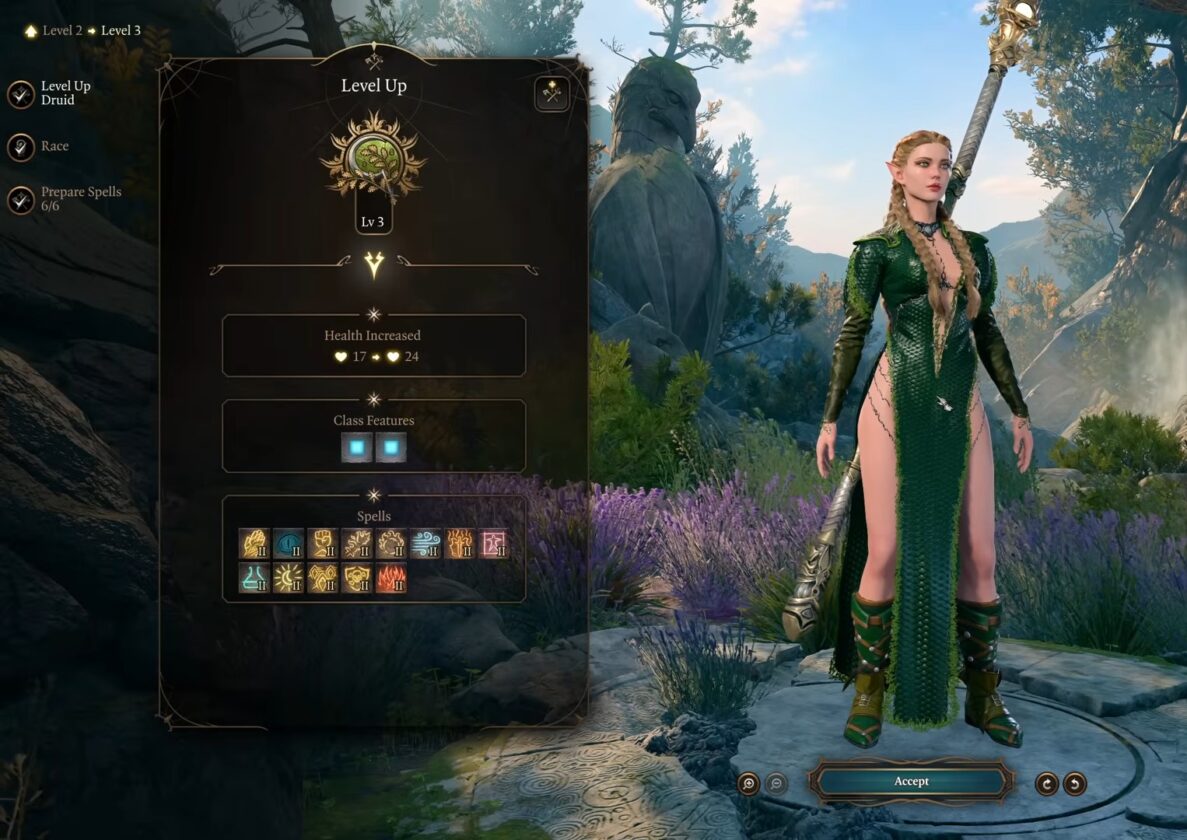Inspect the teal flask Lesser Restoration spell
This screenshot has width=1187, height=840.
tap(254, 578)
